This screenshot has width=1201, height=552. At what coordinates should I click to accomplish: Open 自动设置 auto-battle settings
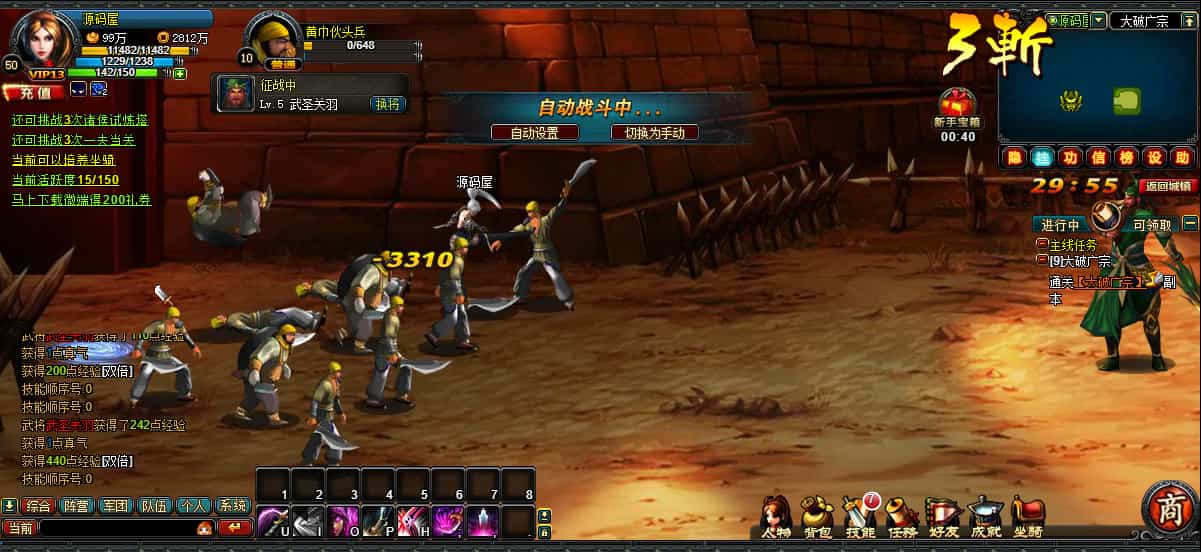(534, 132)
